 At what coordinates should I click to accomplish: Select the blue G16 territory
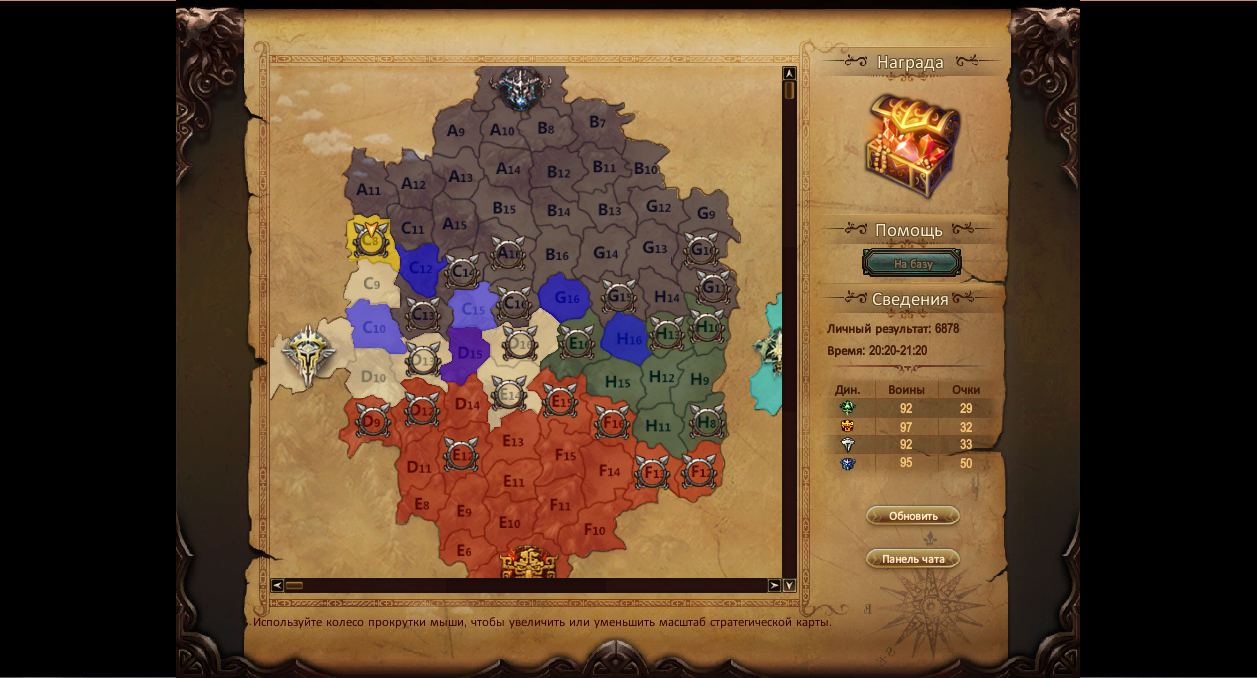pos(566,297)
